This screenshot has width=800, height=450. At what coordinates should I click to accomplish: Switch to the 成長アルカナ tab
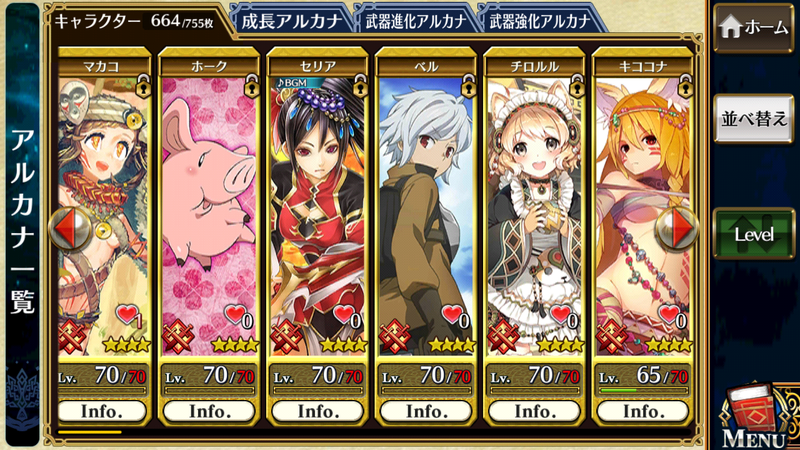(291, 20)
